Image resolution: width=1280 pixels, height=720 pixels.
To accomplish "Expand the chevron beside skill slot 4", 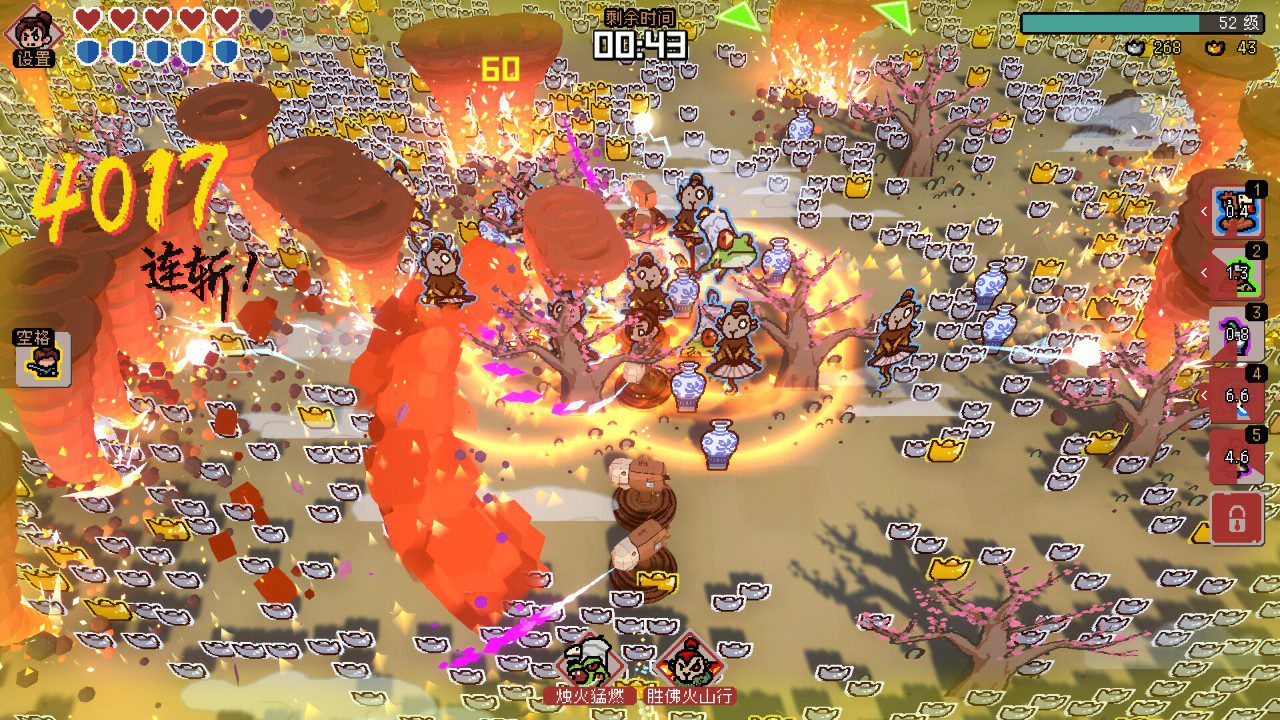I will (x=1203, y=397).
